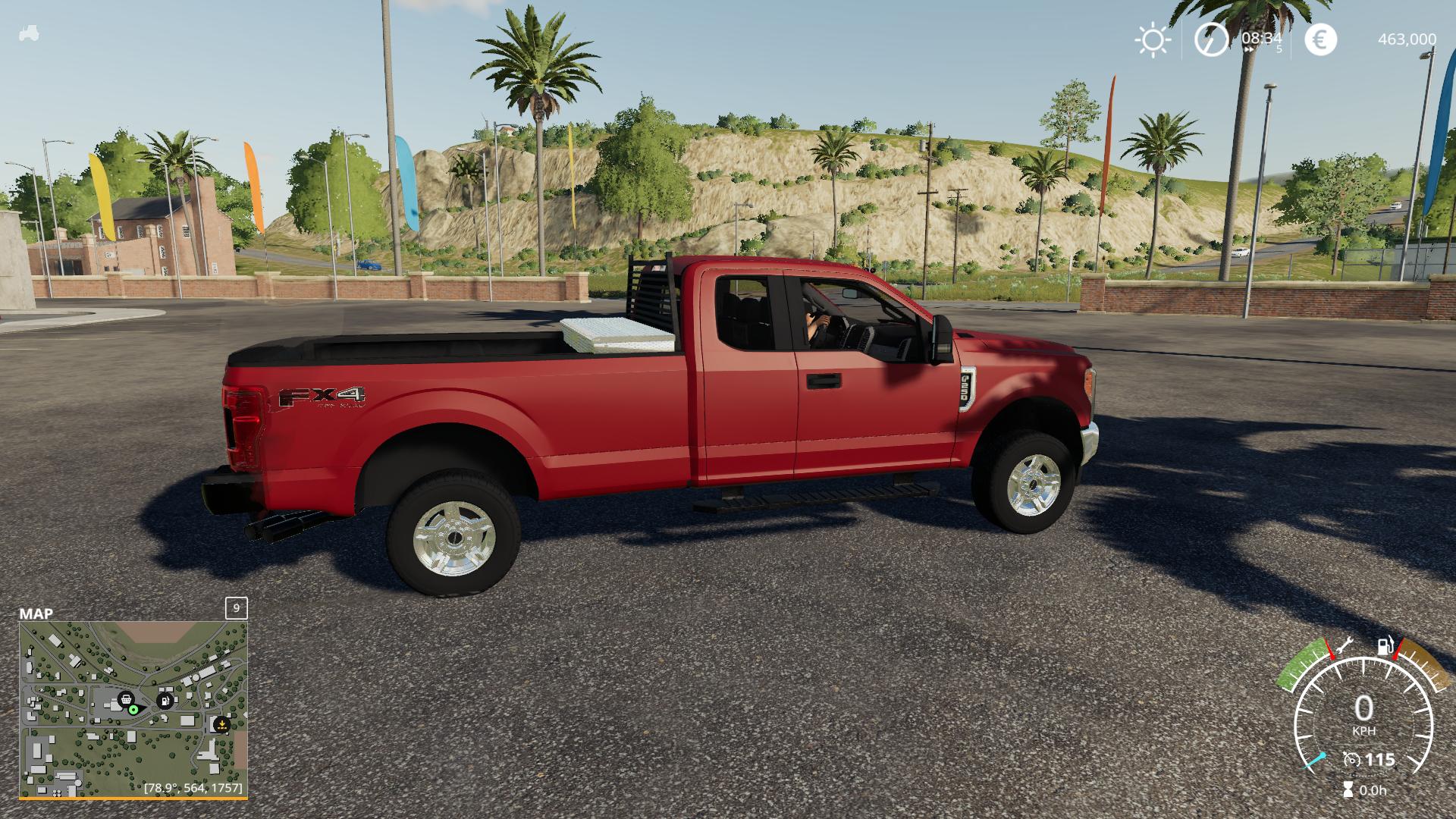Click the tractor icon in the corner
This screenshot has height=819, width=1456.
click(x=29, y=34)
